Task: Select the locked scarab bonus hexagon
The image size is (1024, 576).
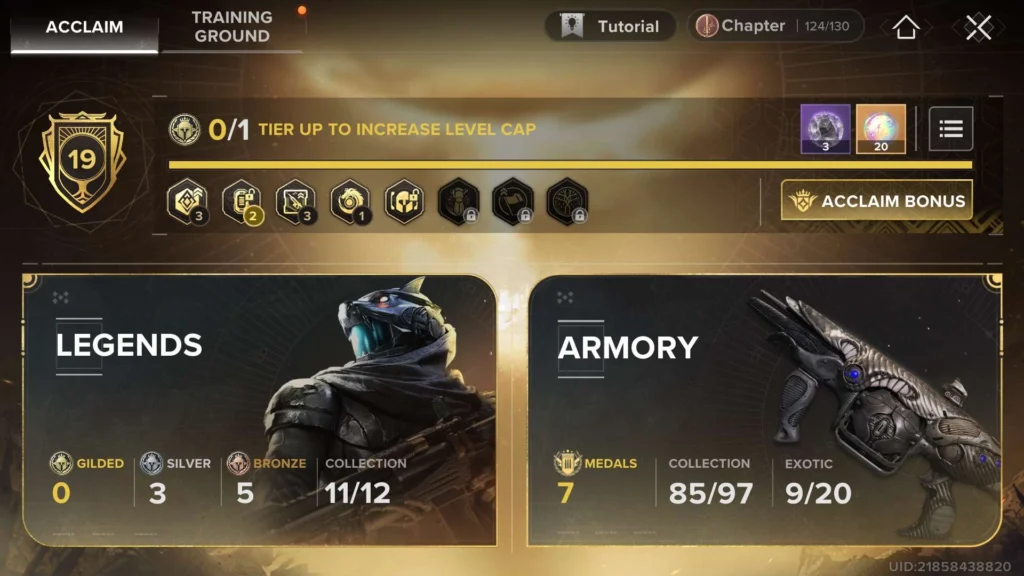Action: [458, 200]
